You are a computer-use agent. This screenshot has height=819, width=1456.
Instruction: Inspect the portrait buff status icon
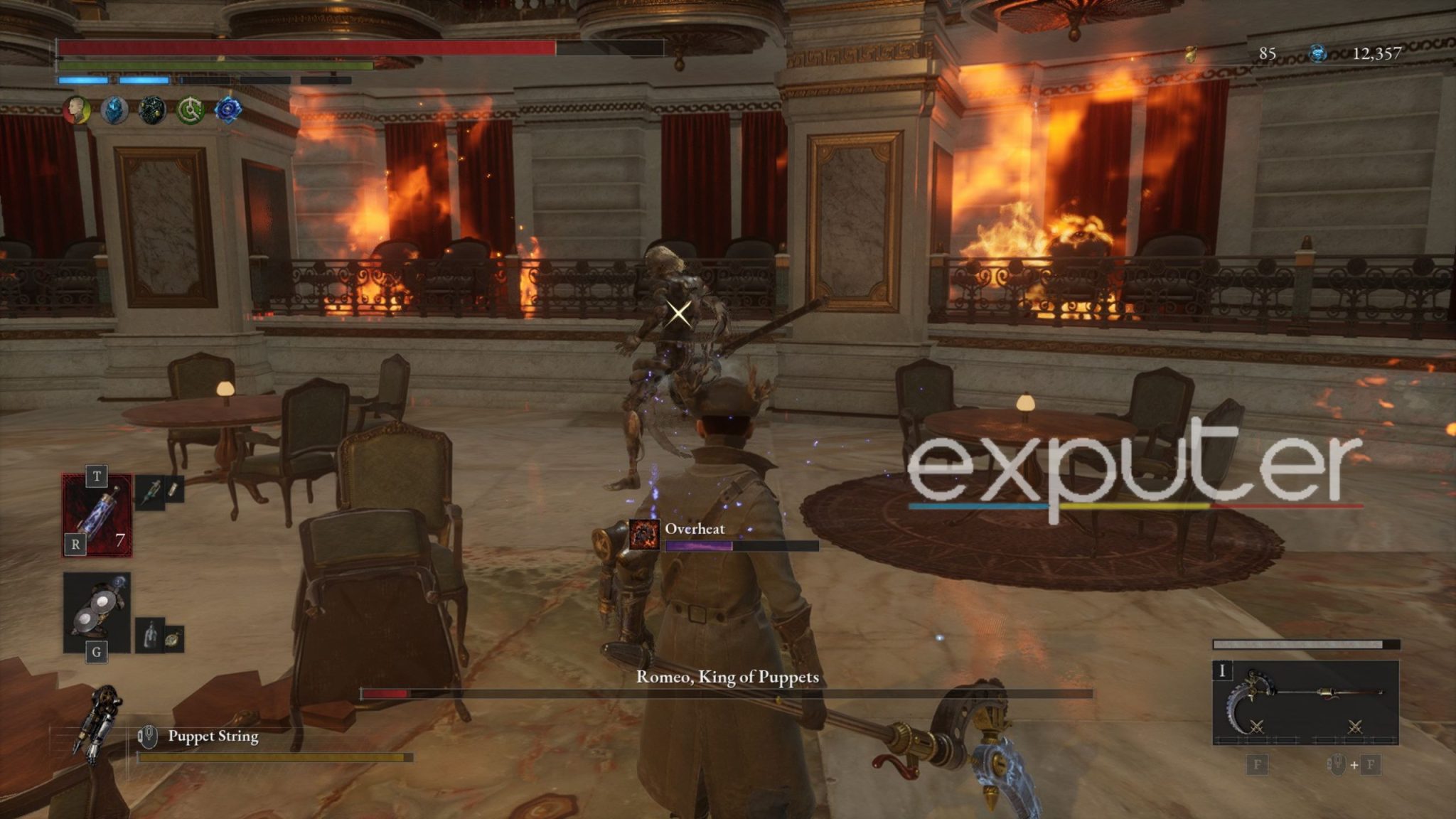pos(77,110)
